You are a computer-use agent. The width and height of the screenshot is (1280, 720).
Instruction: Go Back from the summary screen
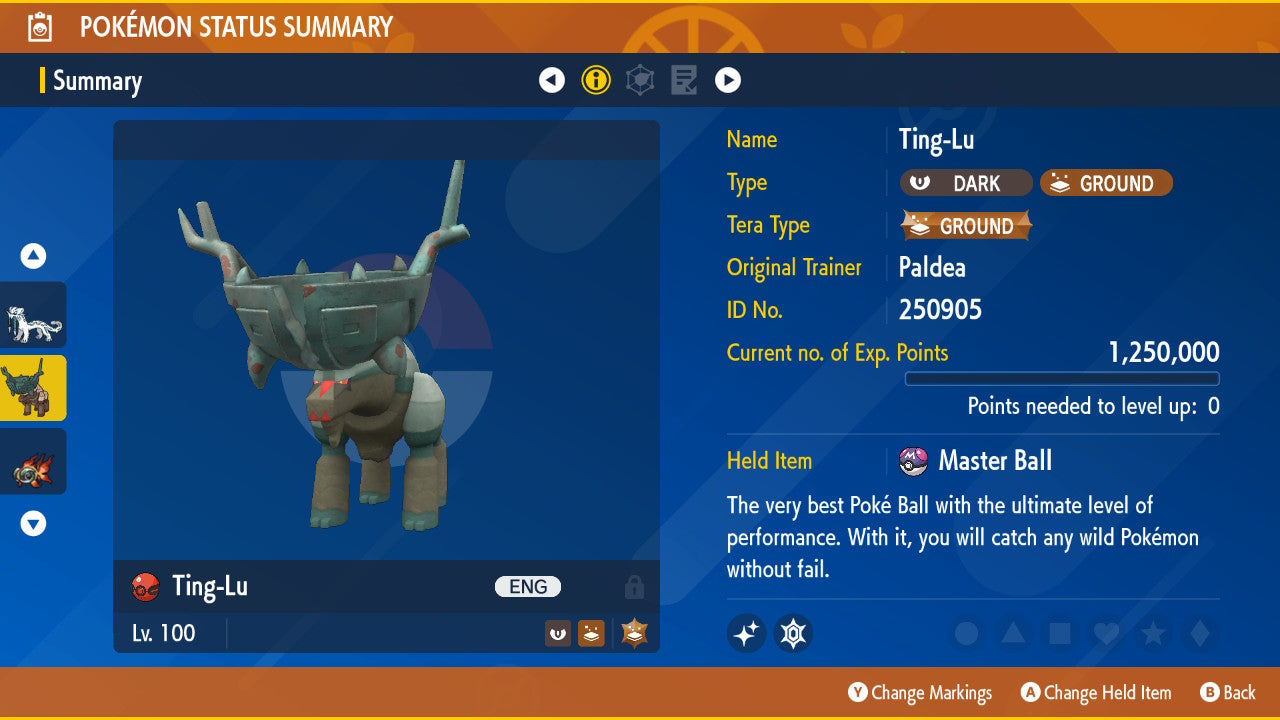1227,692
